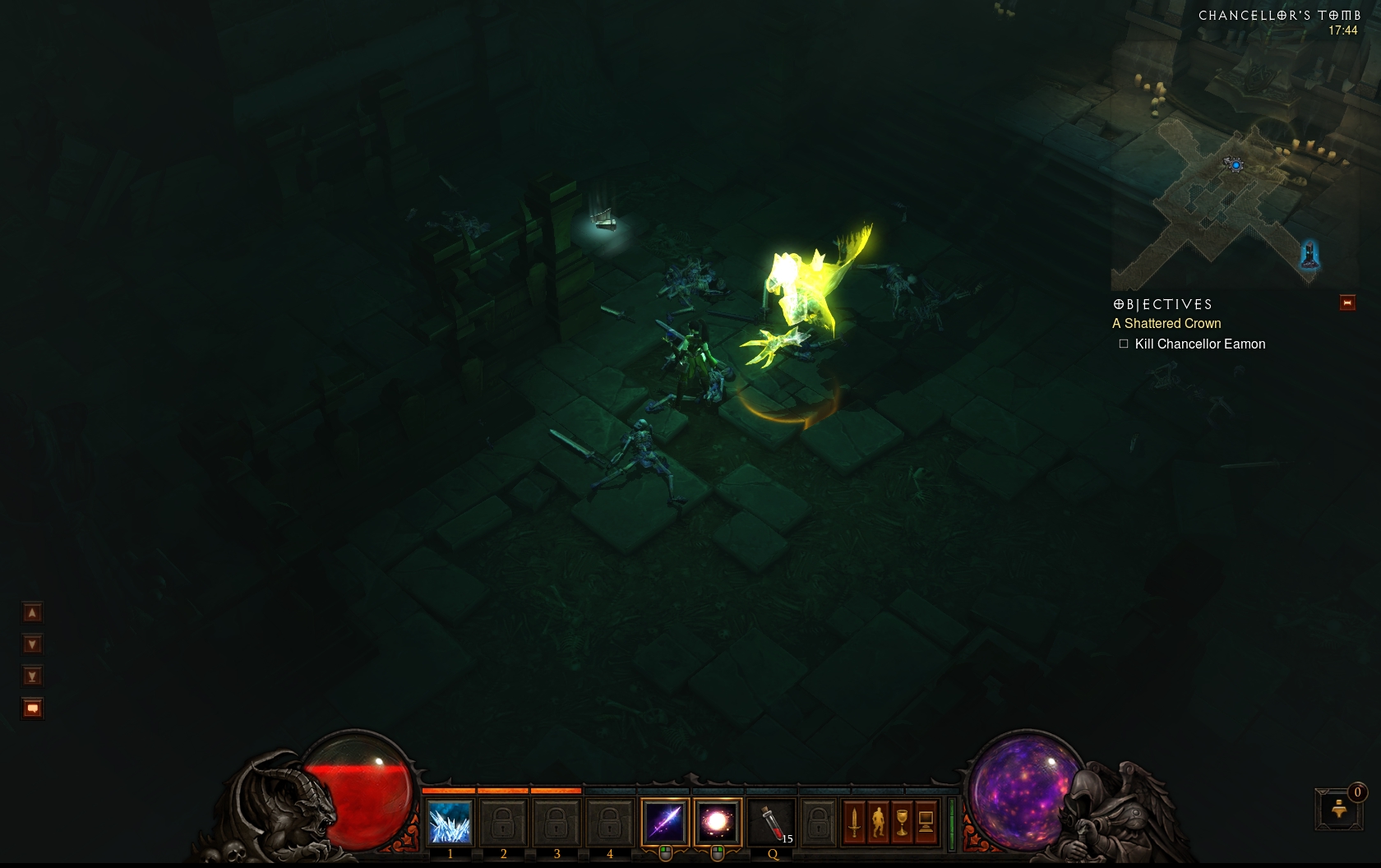Open the game menu with the computer icon
1381x868 pixels.
(926, 821)
